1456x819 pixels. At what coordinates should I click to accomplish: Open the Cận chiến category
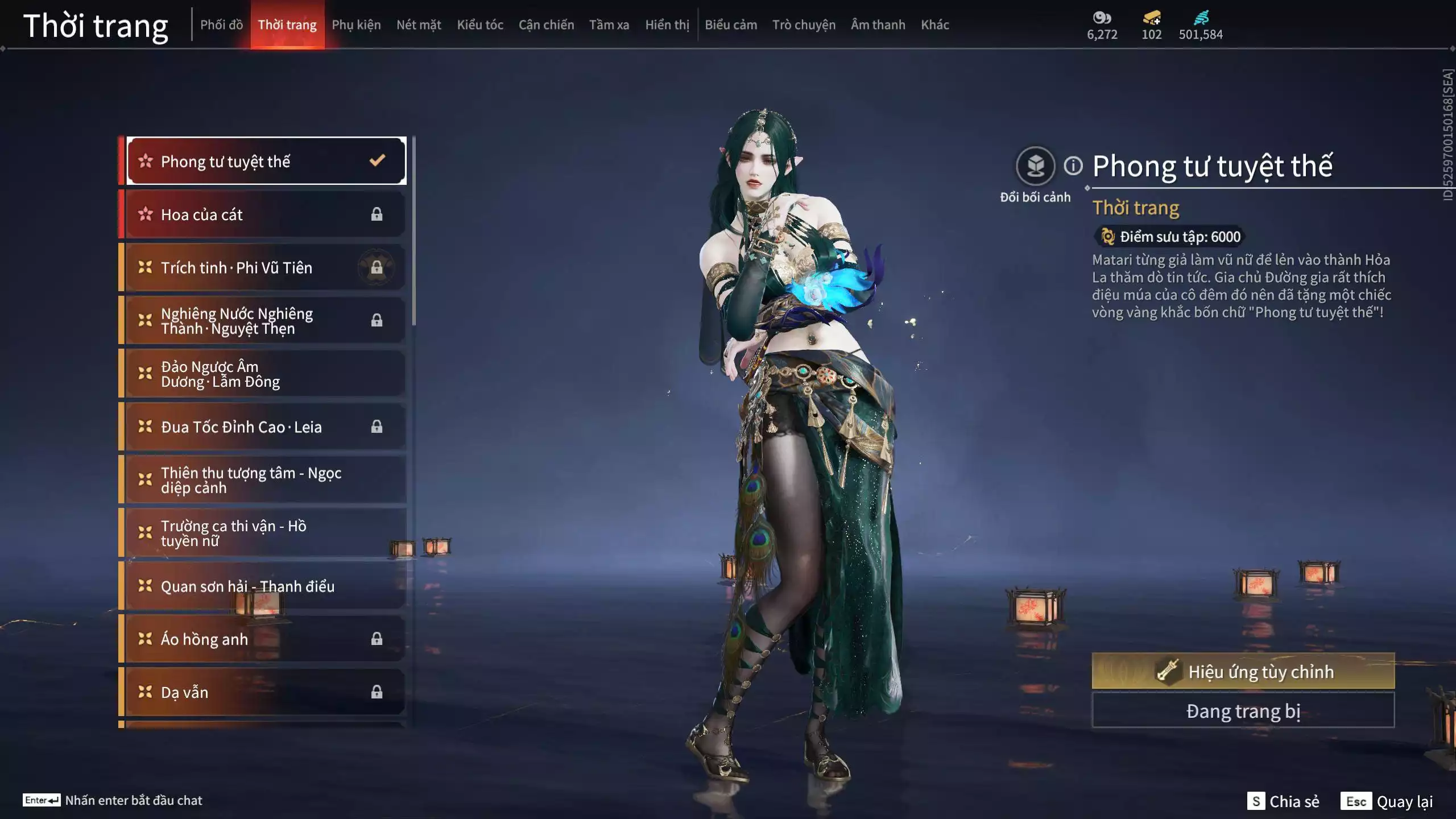click(546, 25)
